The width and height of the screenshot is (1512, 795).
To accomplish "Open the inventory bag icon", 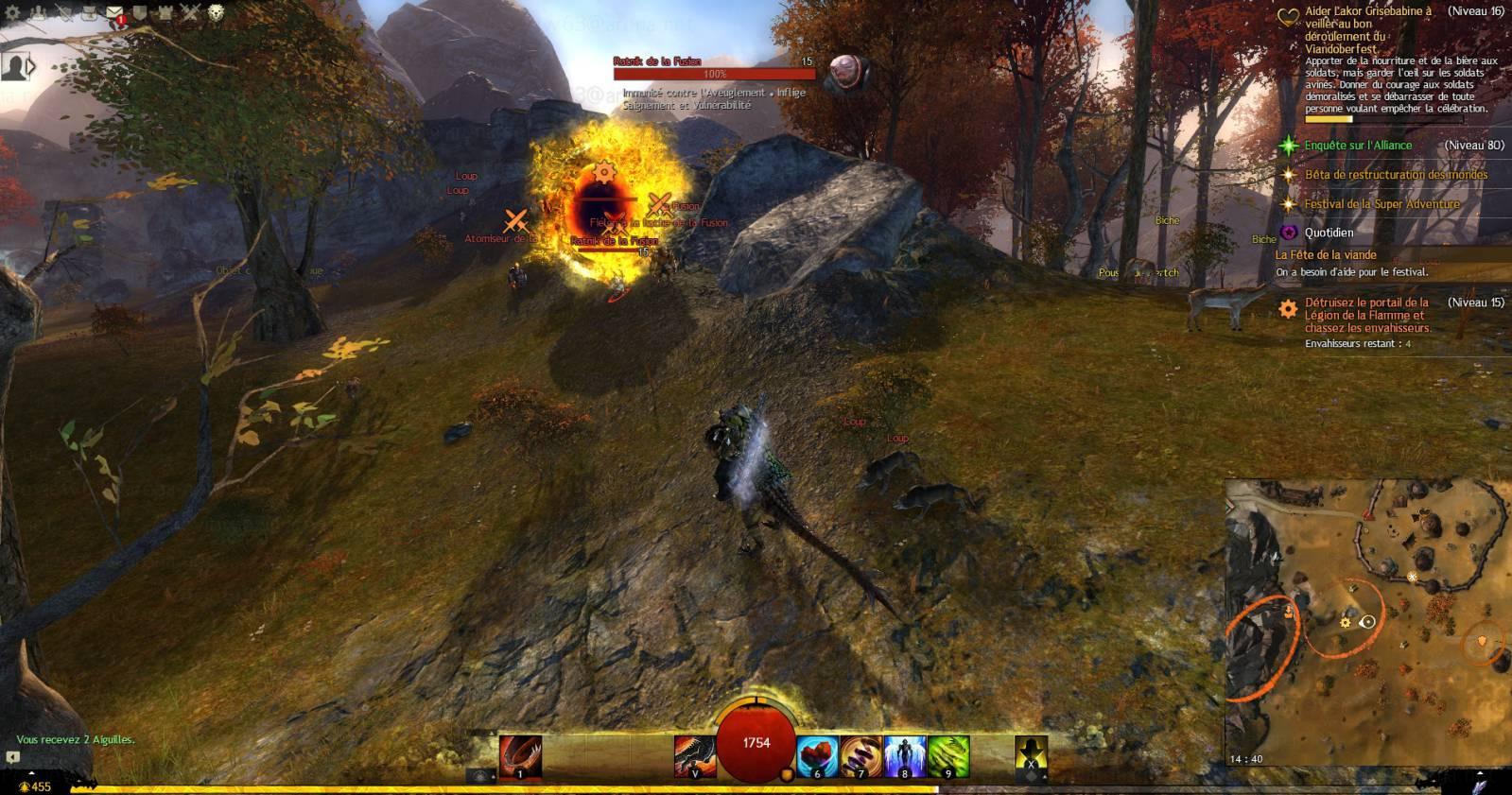I will coord(89,12).
